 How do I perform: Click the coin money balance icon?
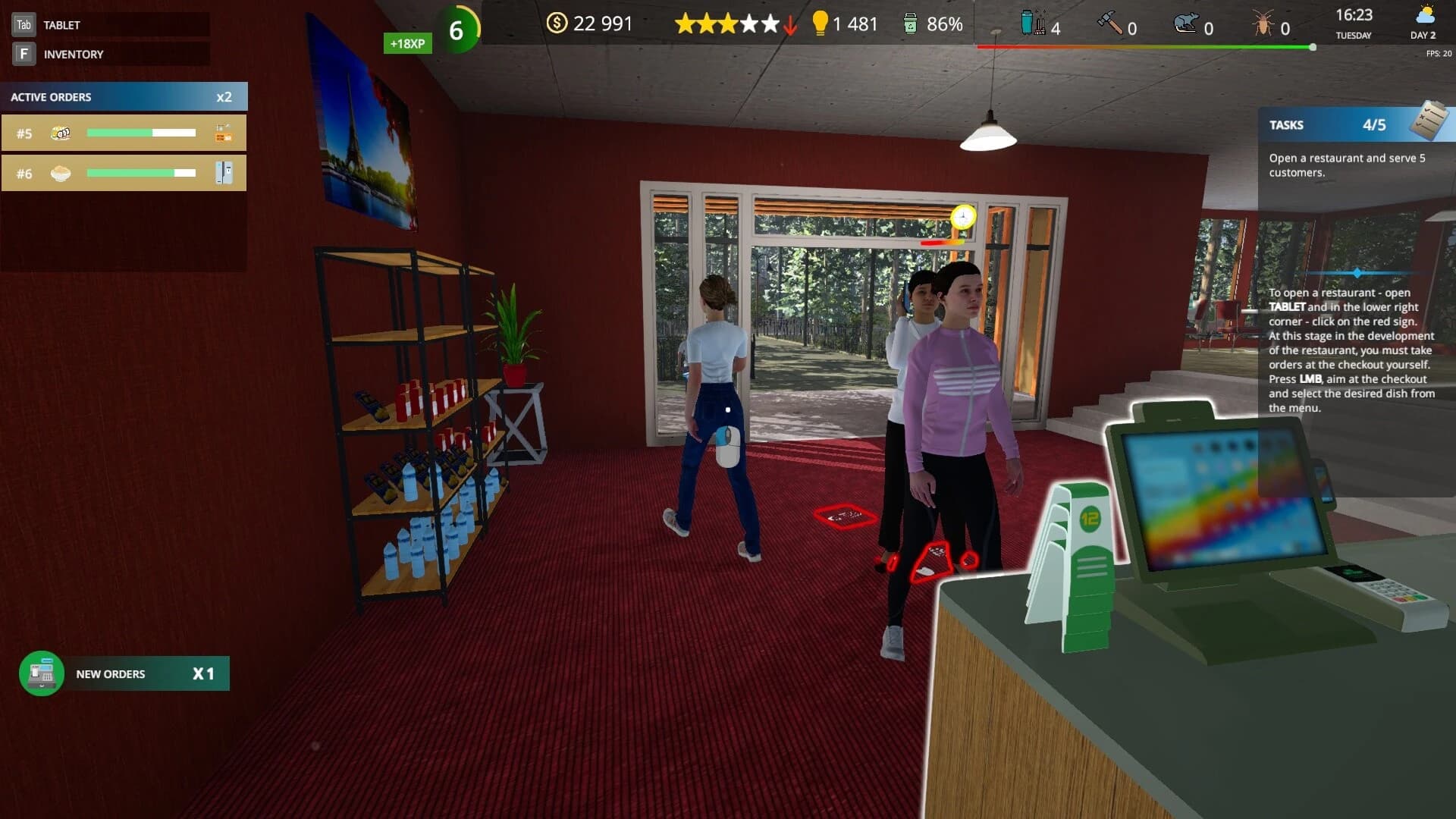(x=558, y=24)
